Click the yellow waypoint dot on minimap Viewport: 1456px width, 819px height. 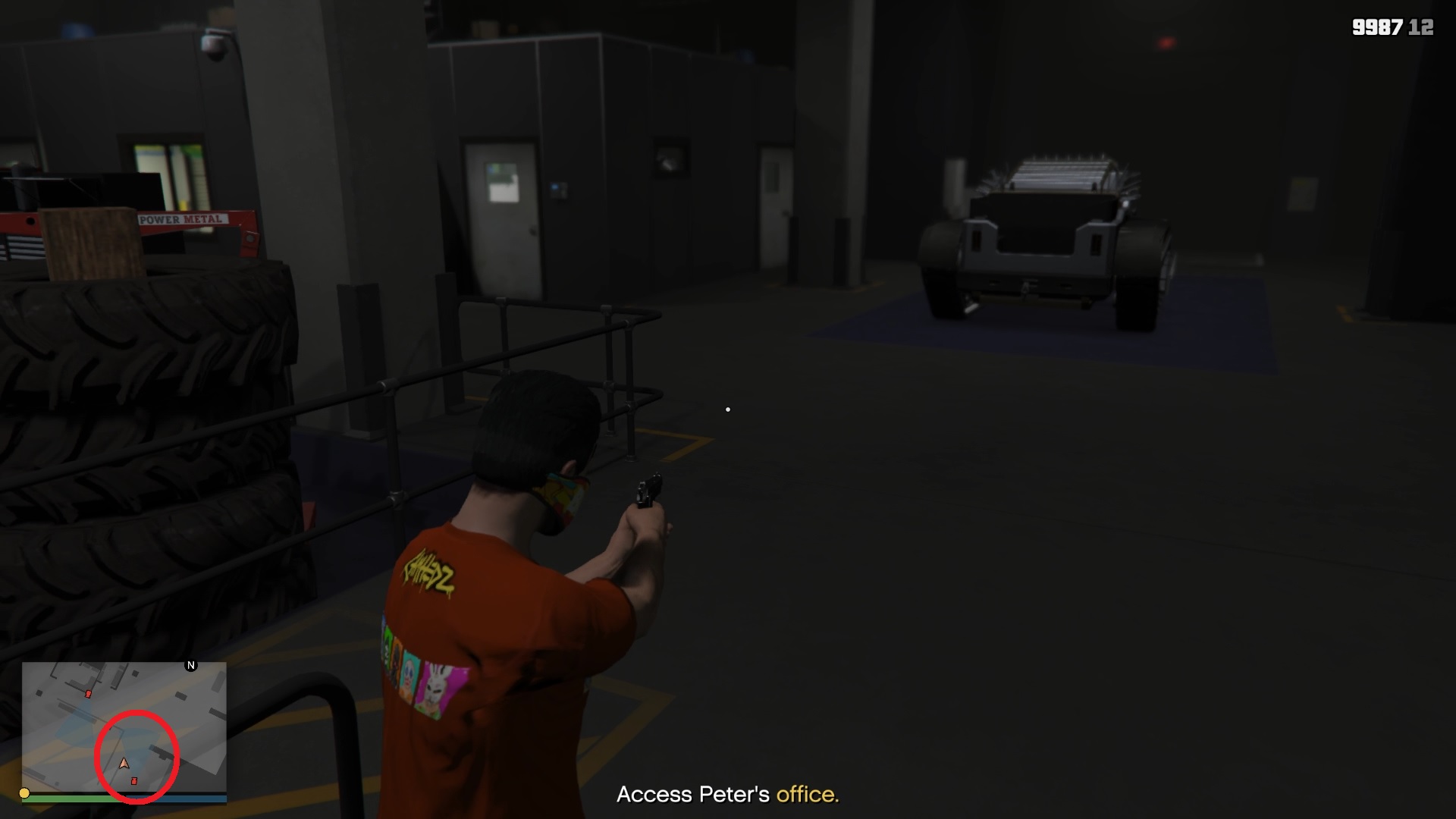[x=24, y=793]
